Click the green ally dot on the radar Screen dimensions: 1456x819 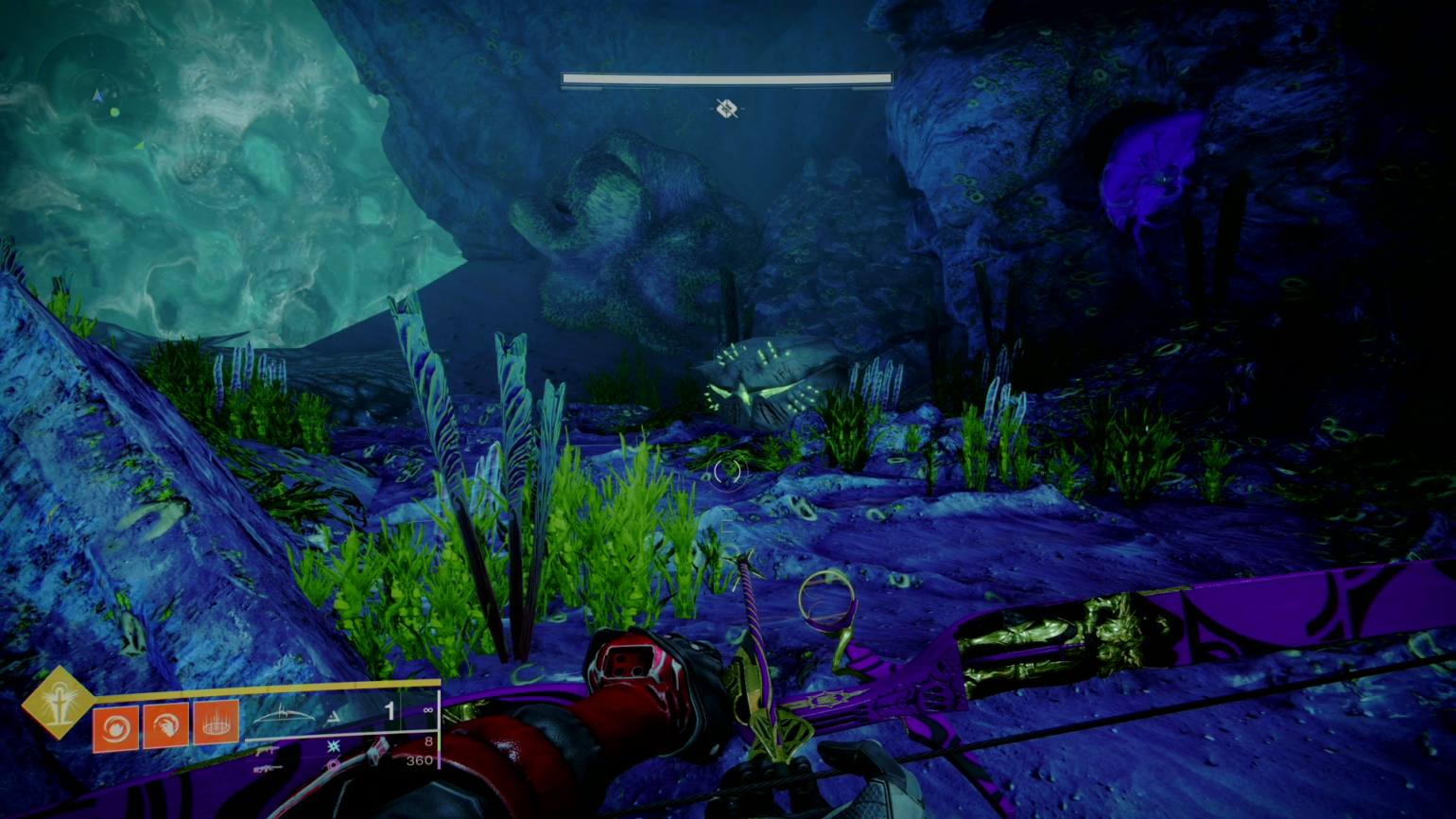(114, 112)
